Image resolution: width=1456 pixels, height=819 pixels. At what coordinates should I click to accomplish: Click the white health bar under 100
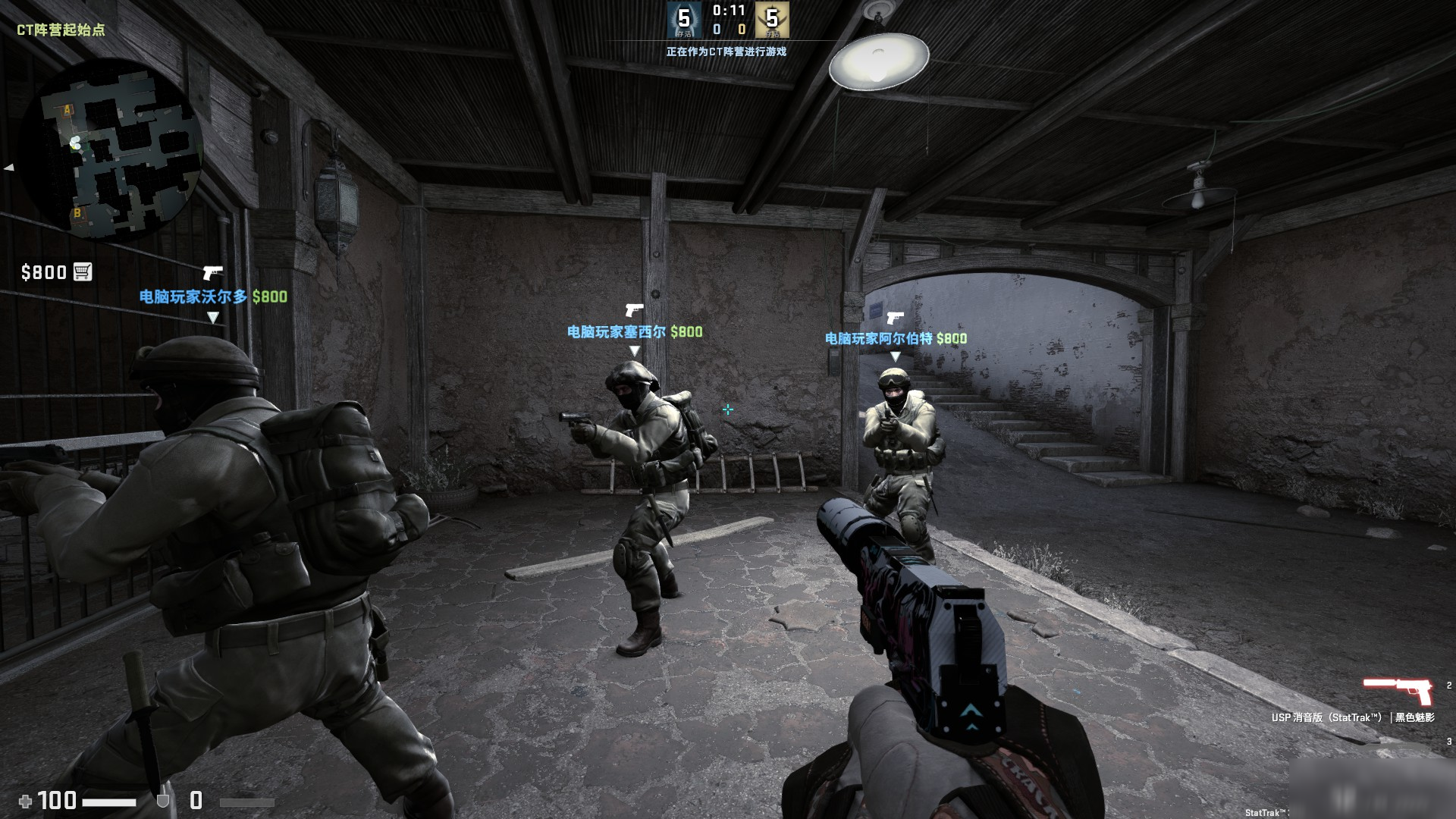tap(110, 801)
